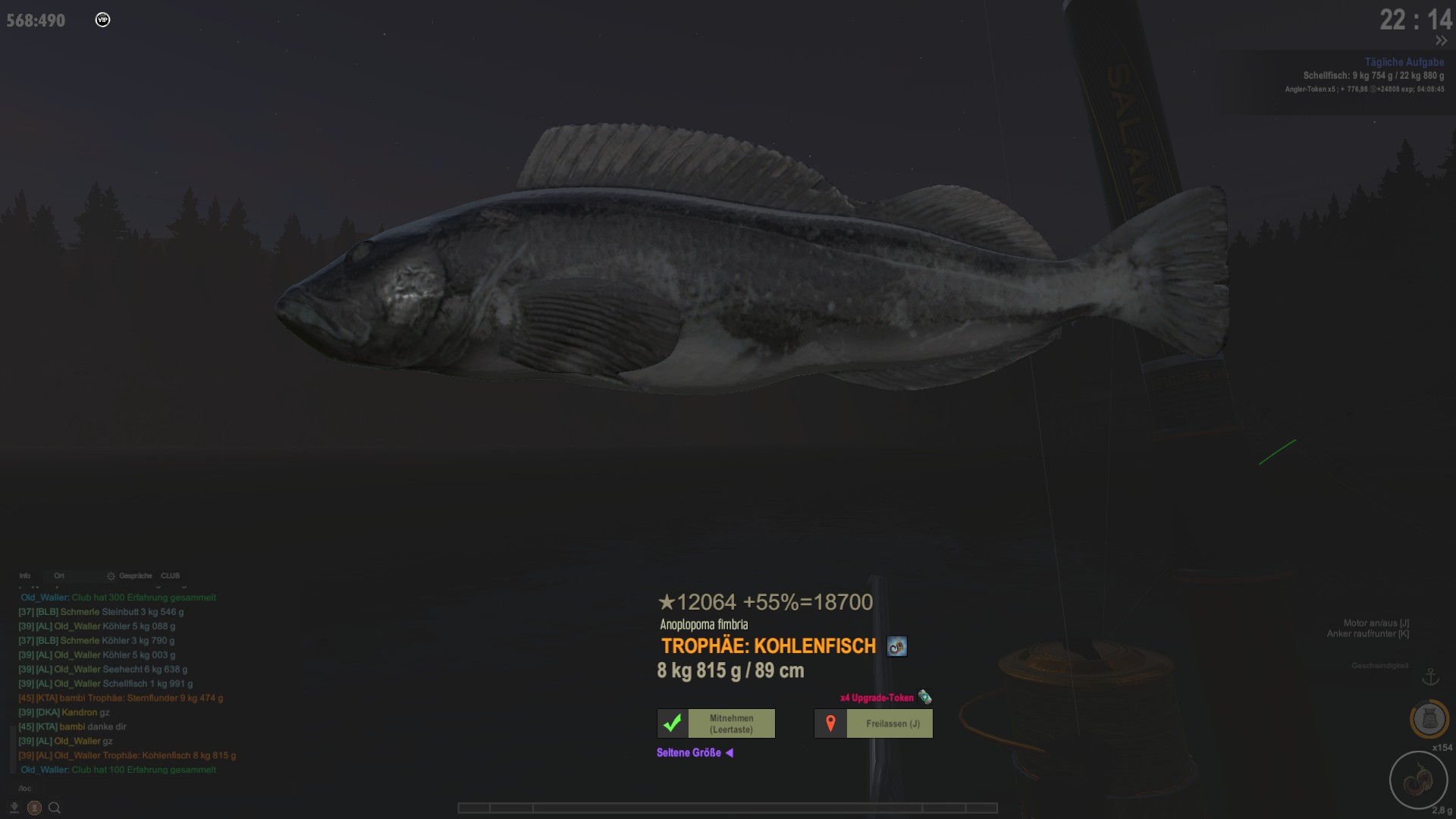This screenshot has height=819, width=1456.
Task: Keep the fish with the Mitnehmen button
Action: pos(716,723)
